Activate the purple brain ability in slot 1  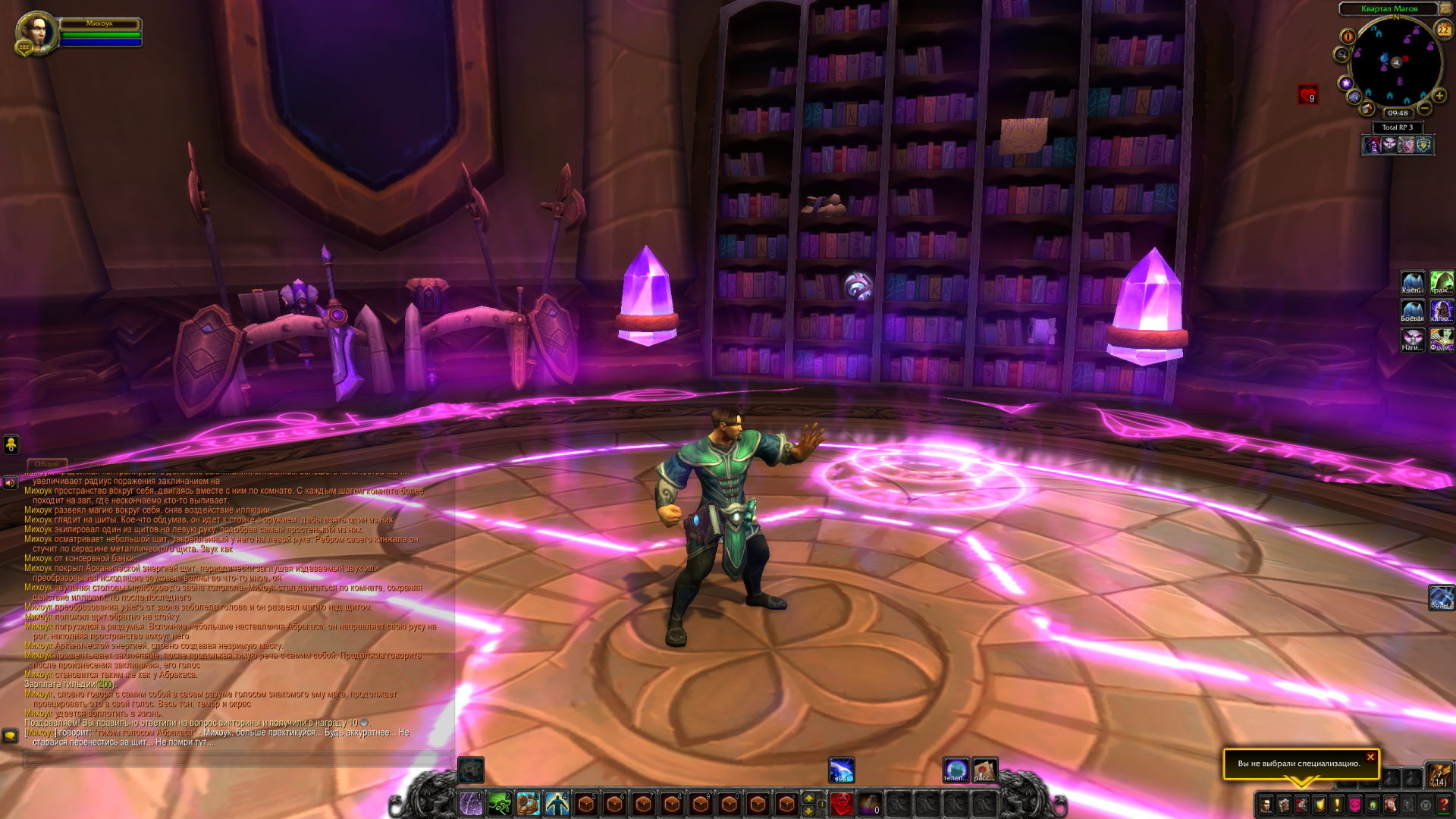[471, 804]
